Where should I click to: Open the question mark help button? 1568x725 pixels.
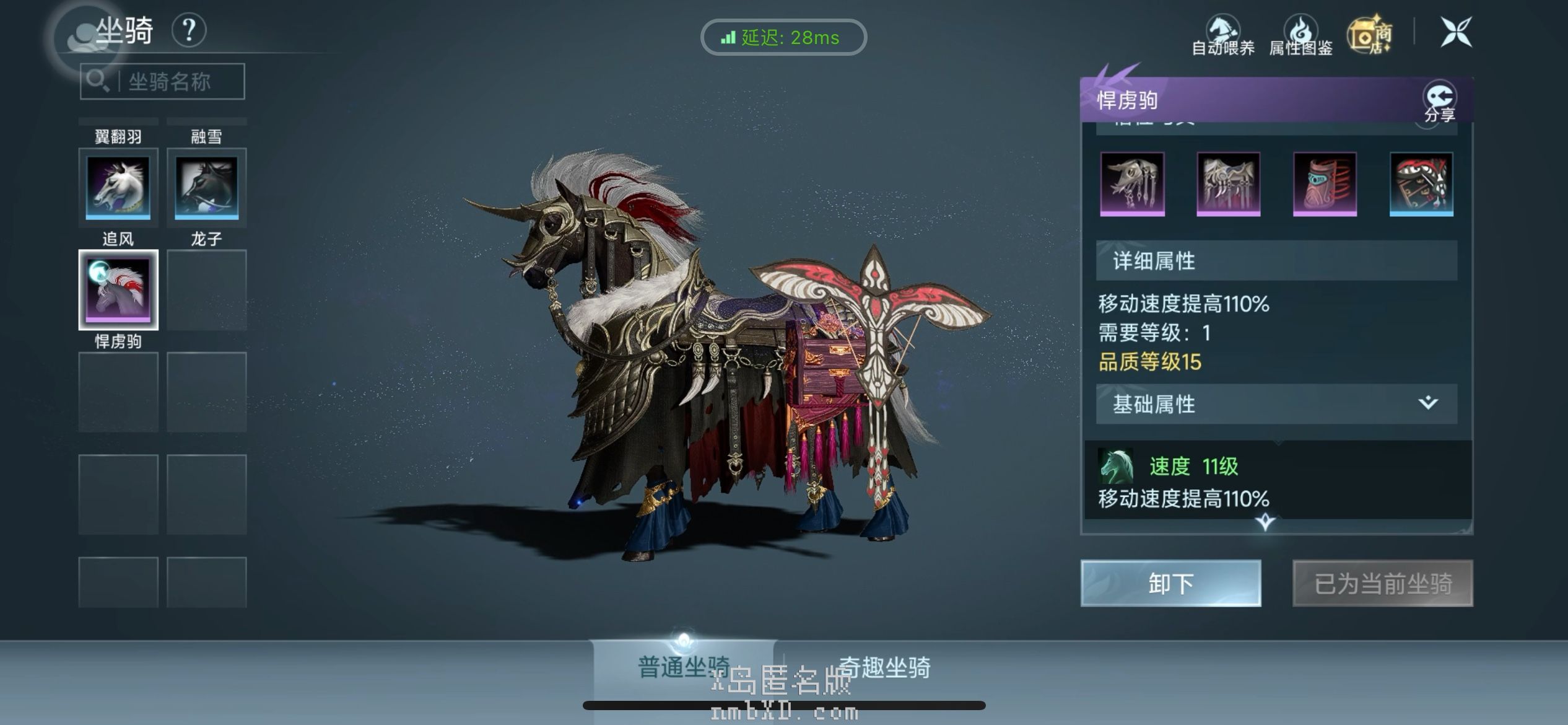[x=189, y=30]
